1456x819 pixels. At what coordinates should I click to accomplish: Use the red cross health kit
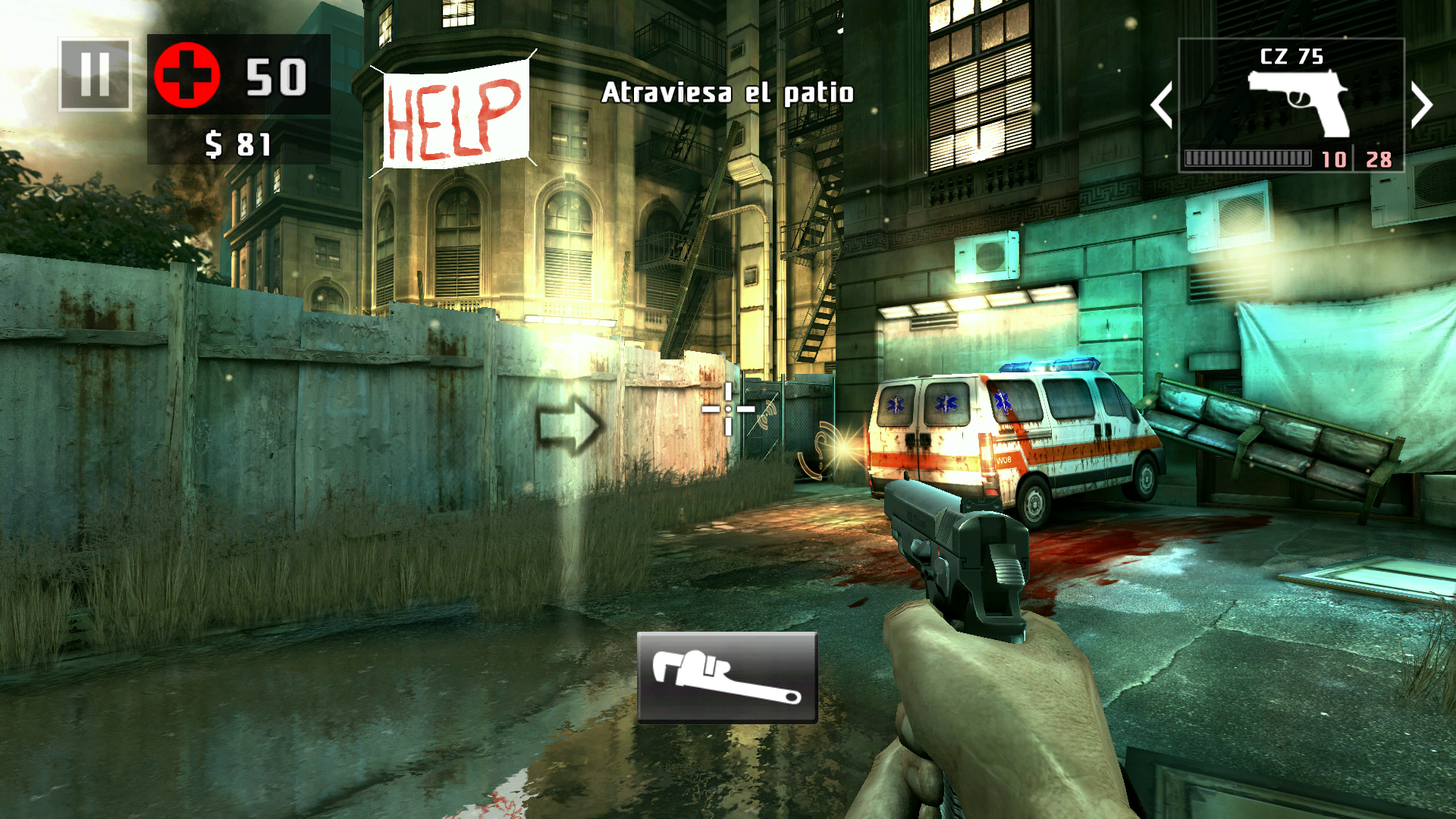[187, 75]
